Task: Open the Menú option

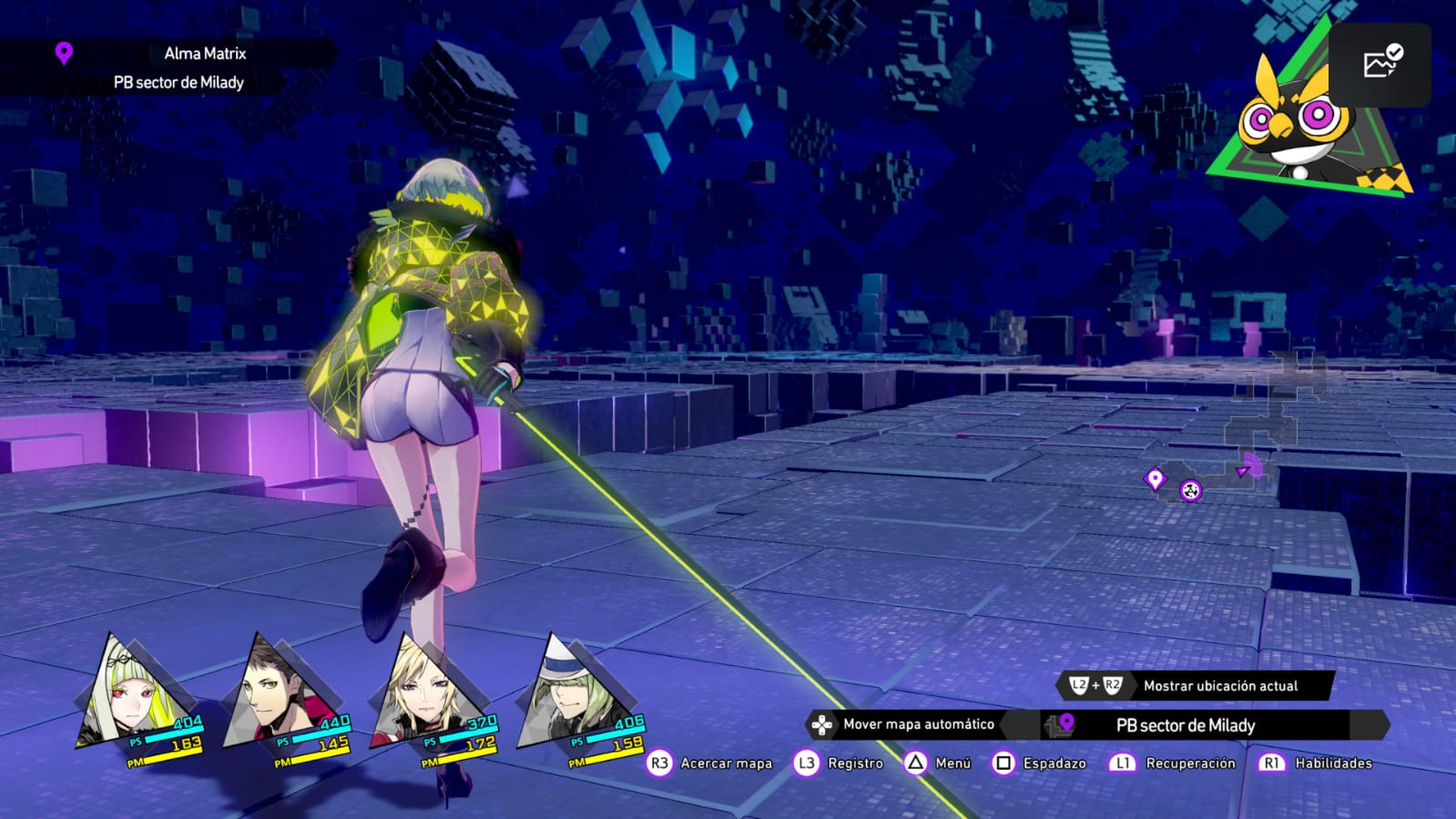Action: coord(952,763)
